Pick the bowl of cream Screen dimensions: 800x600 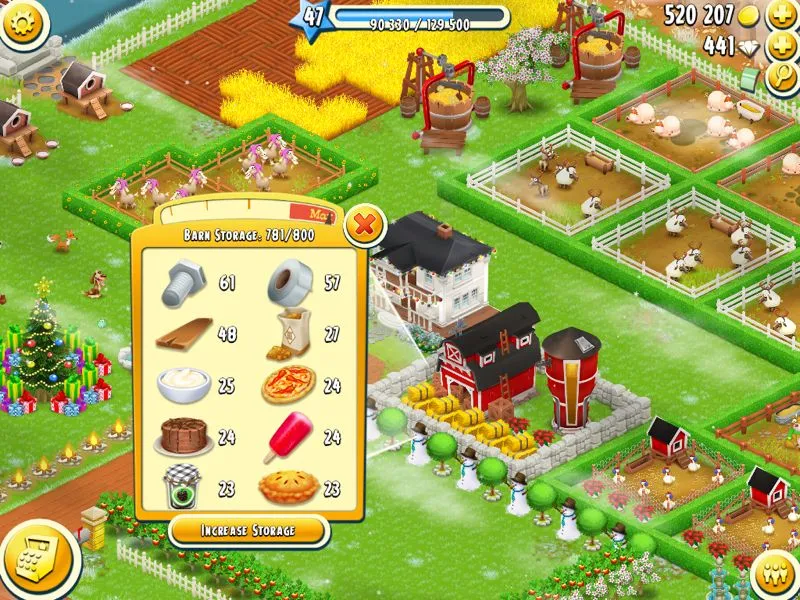pyautogui.click(x=183, y=385)
